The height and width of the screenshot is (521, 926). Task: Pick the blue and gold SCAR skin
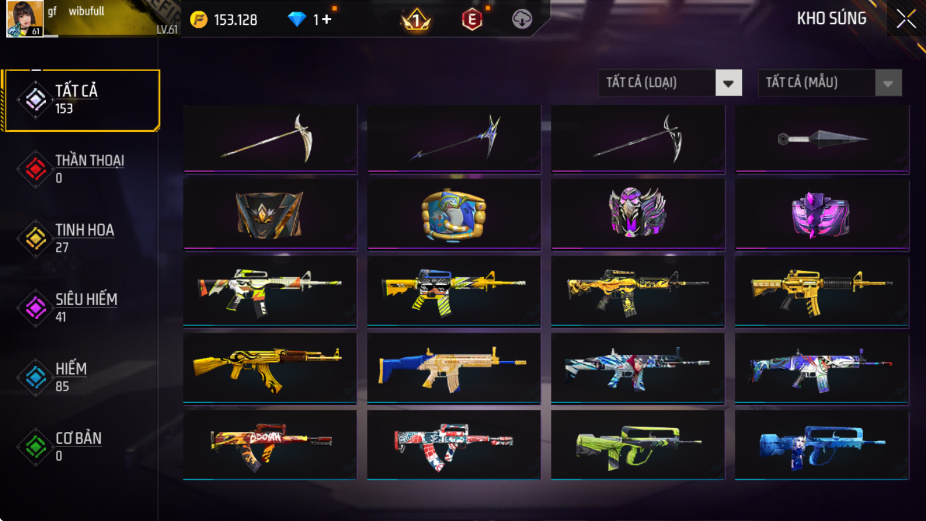[x=454, y=367]
